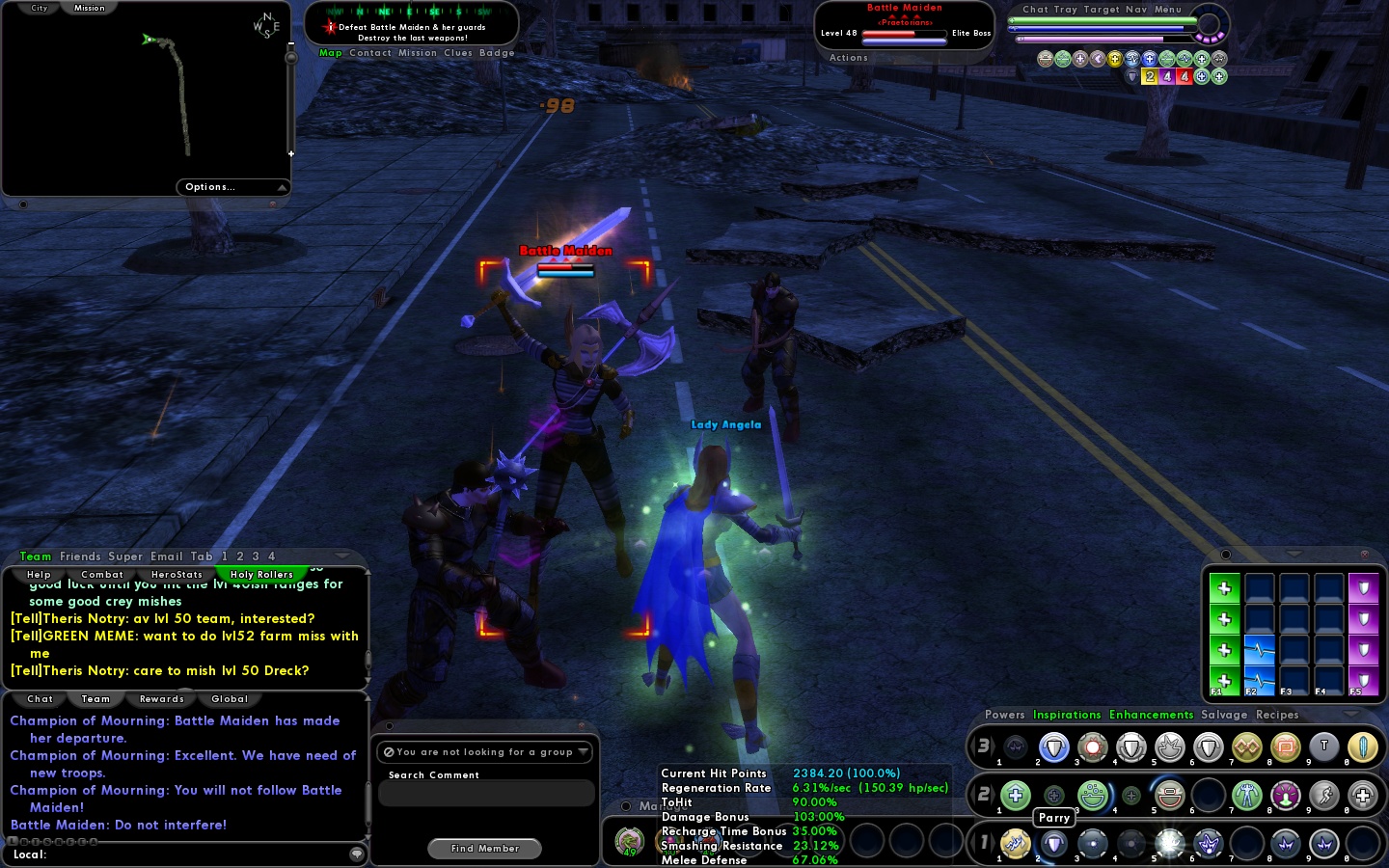Image resolution: width=1389 pixels, height=868 pixels.
Task: Switch to the Rewards chat tab
Action: 161,699
